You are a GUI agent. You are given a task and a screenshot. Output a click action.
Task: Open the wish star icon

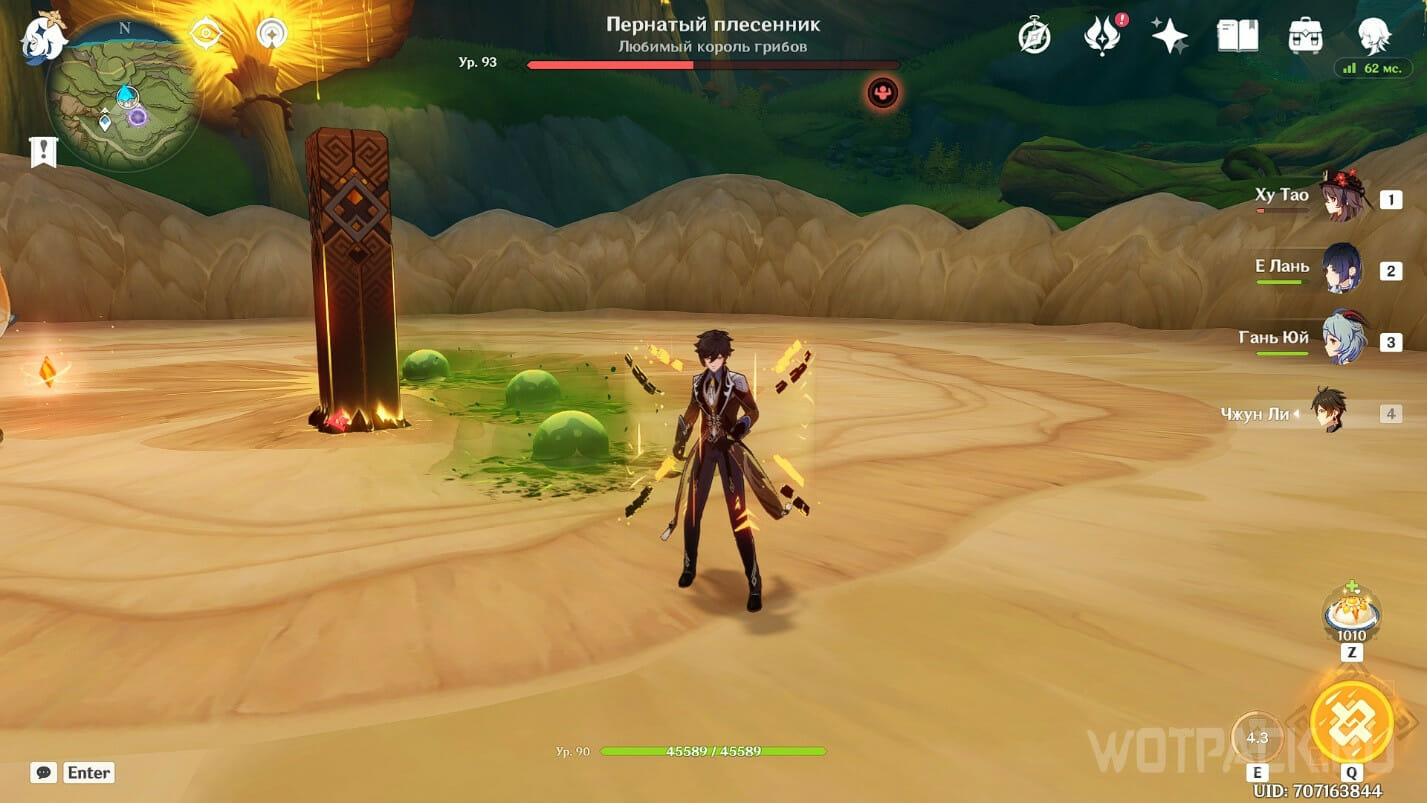point(1169,36)
